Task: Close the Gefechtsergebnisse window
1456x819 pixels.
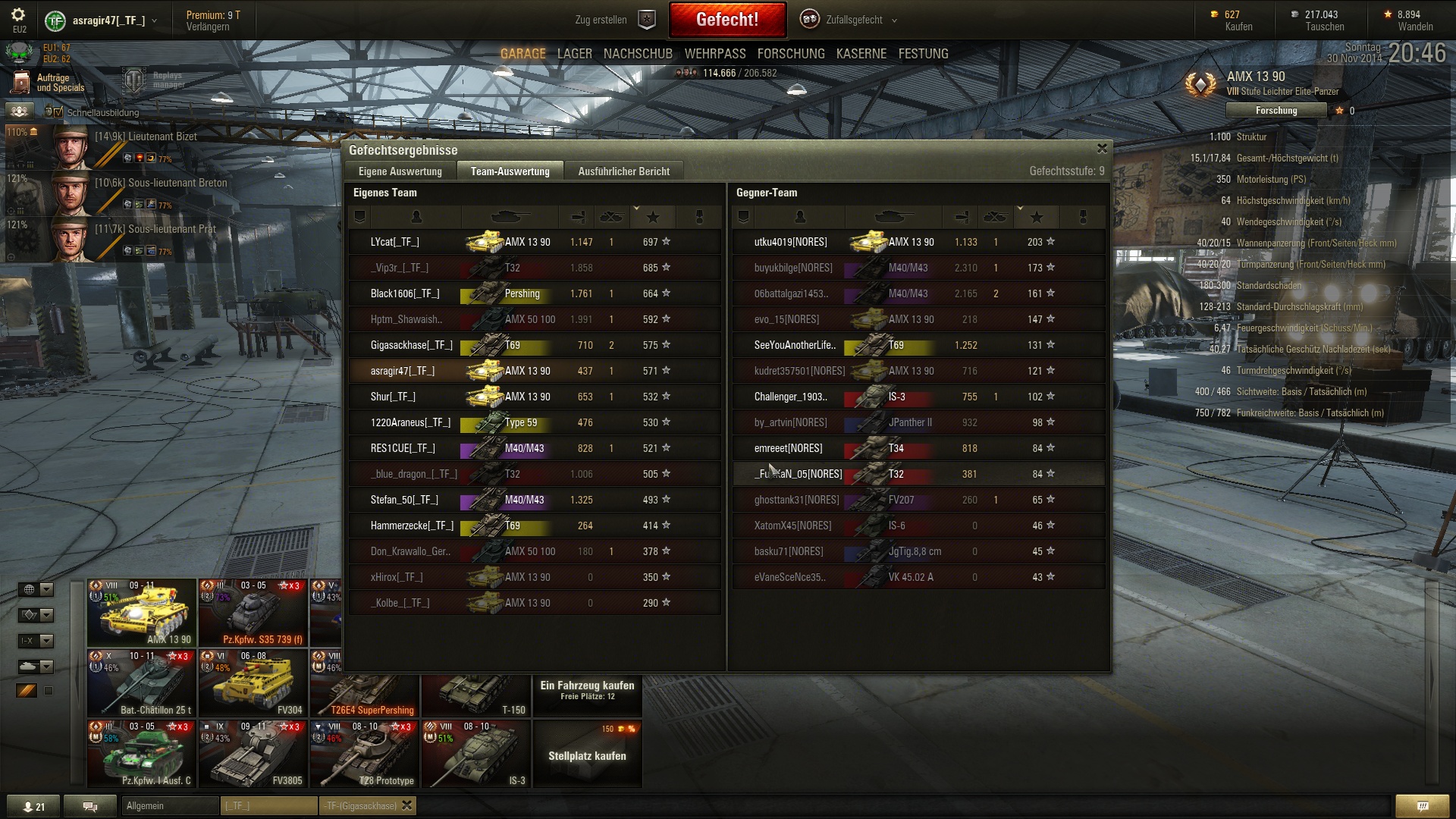Action: point(1102,149)
